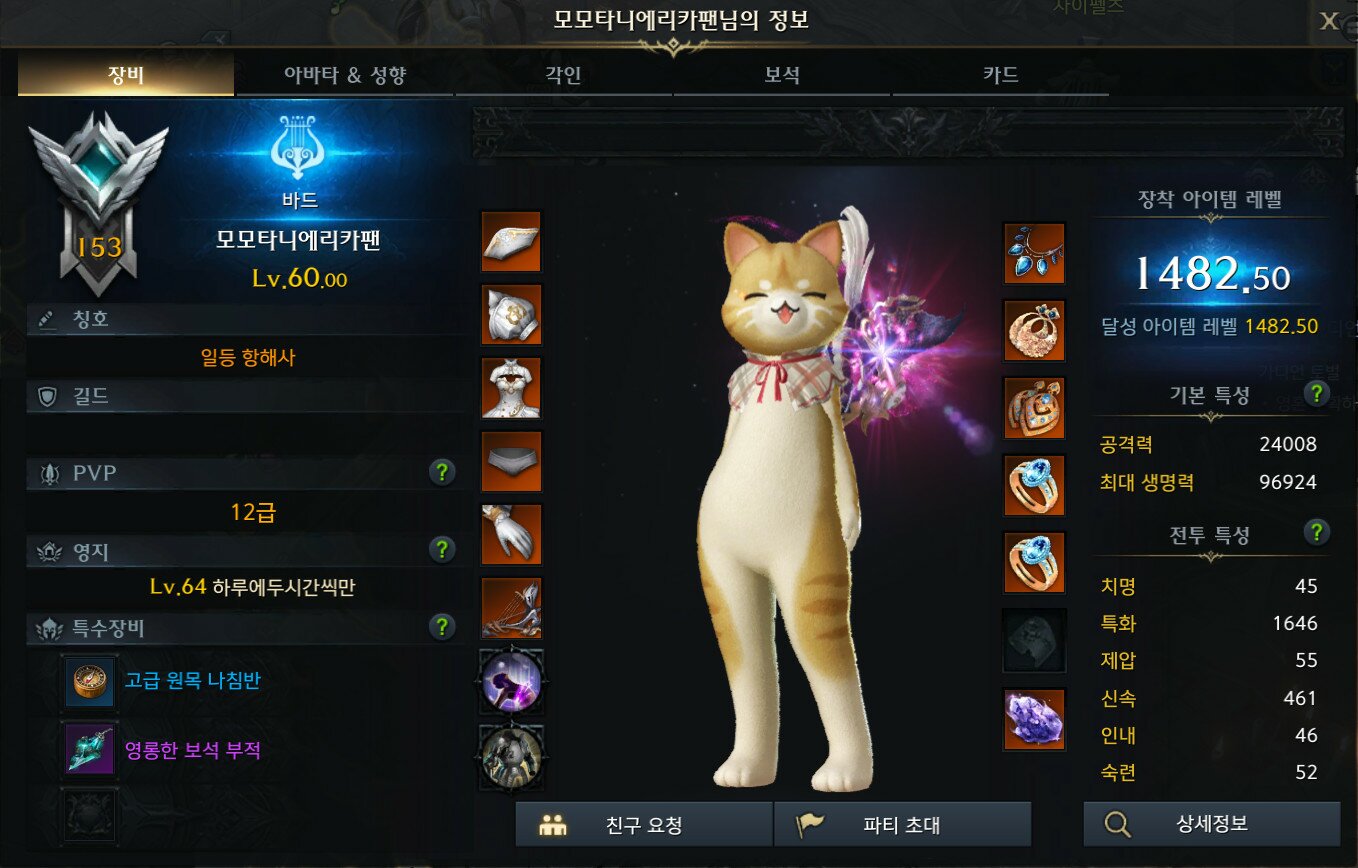
Task: Click the gold earring accessory slot
Action: click(1035, 331)
